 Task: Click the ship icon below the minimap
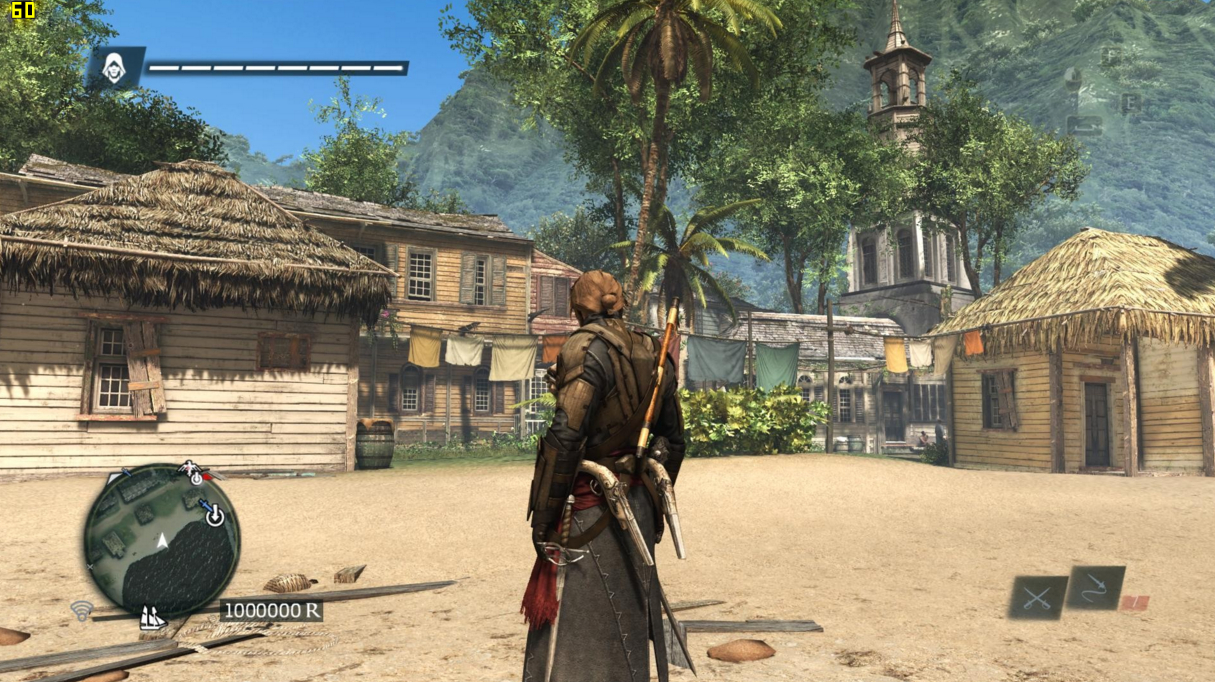click(152, 619)
